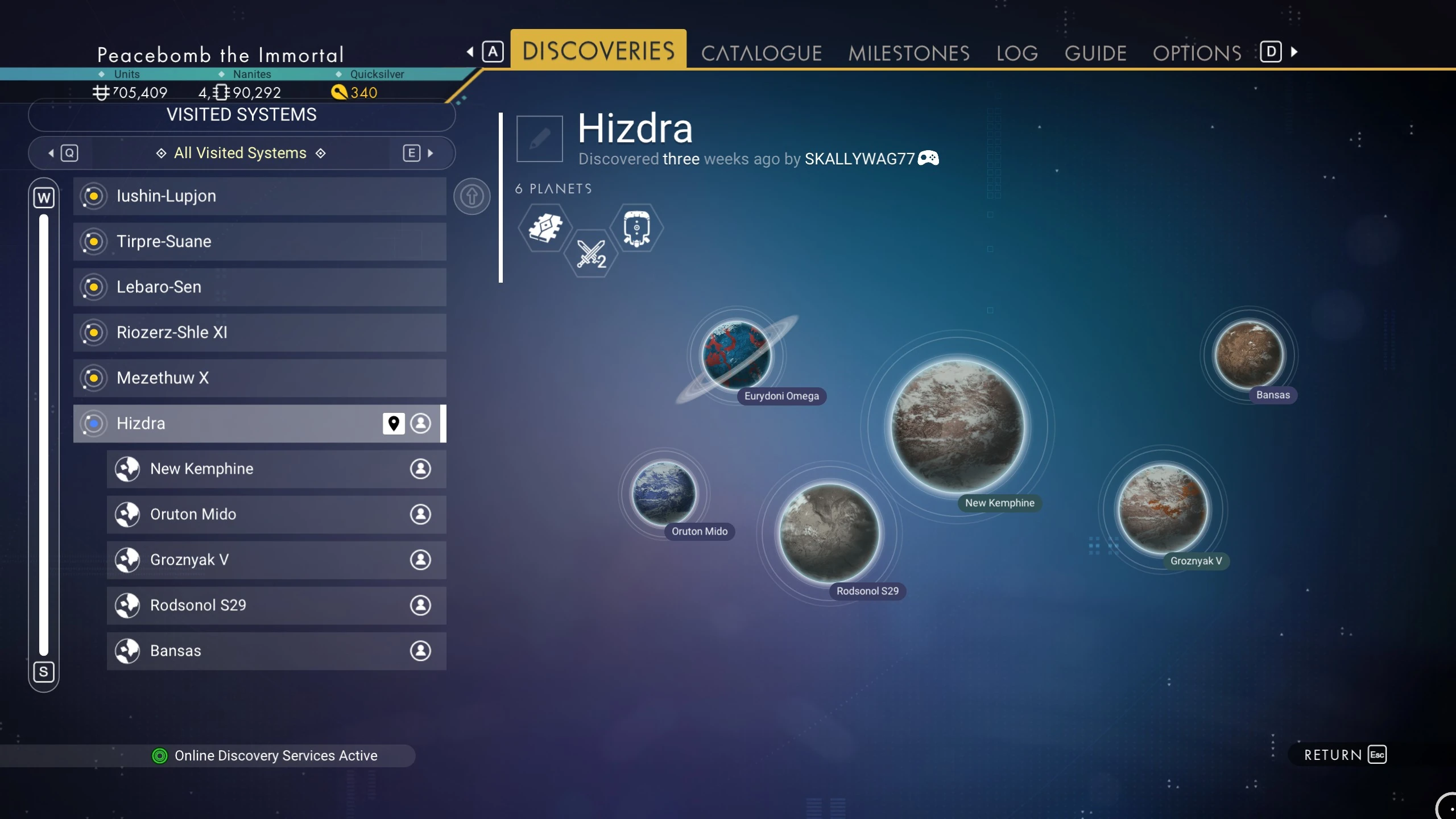
Task: Open the Riozerz-Shle XI system entry
Action: click(x=259, y=333)
